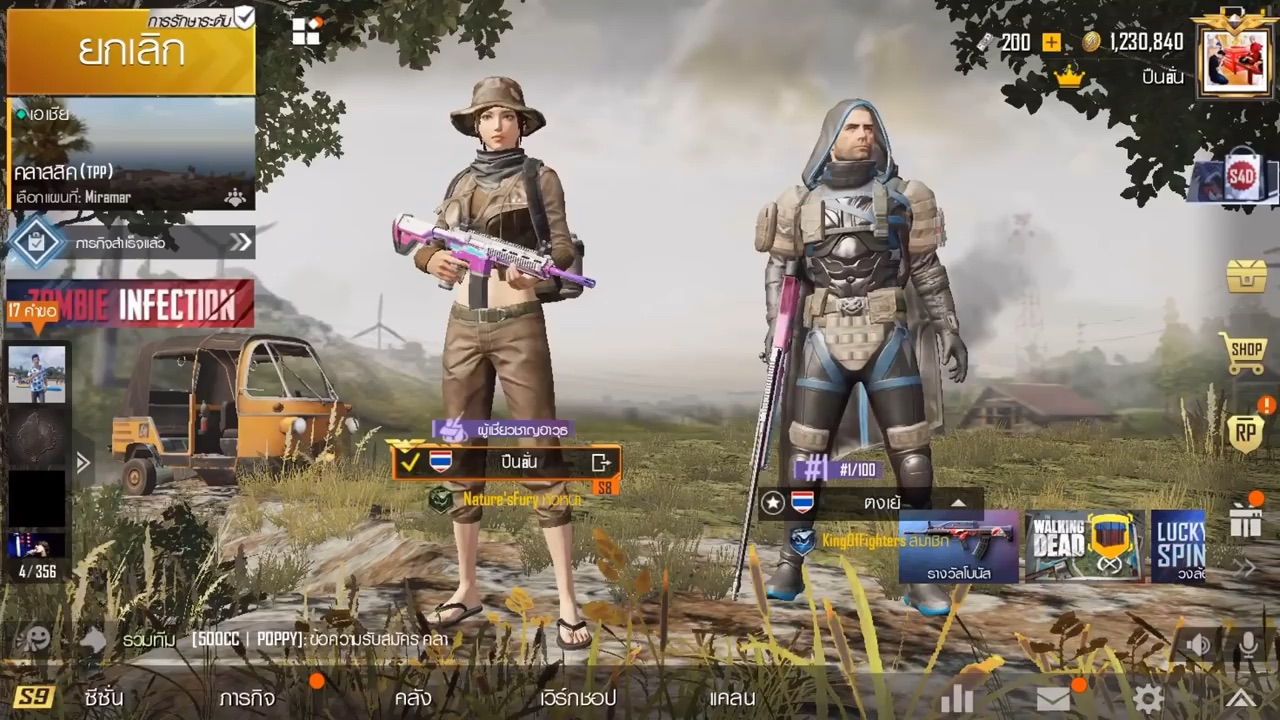Open the player profile avatar
1280x720 pixels.
[x=1235, y=62]
